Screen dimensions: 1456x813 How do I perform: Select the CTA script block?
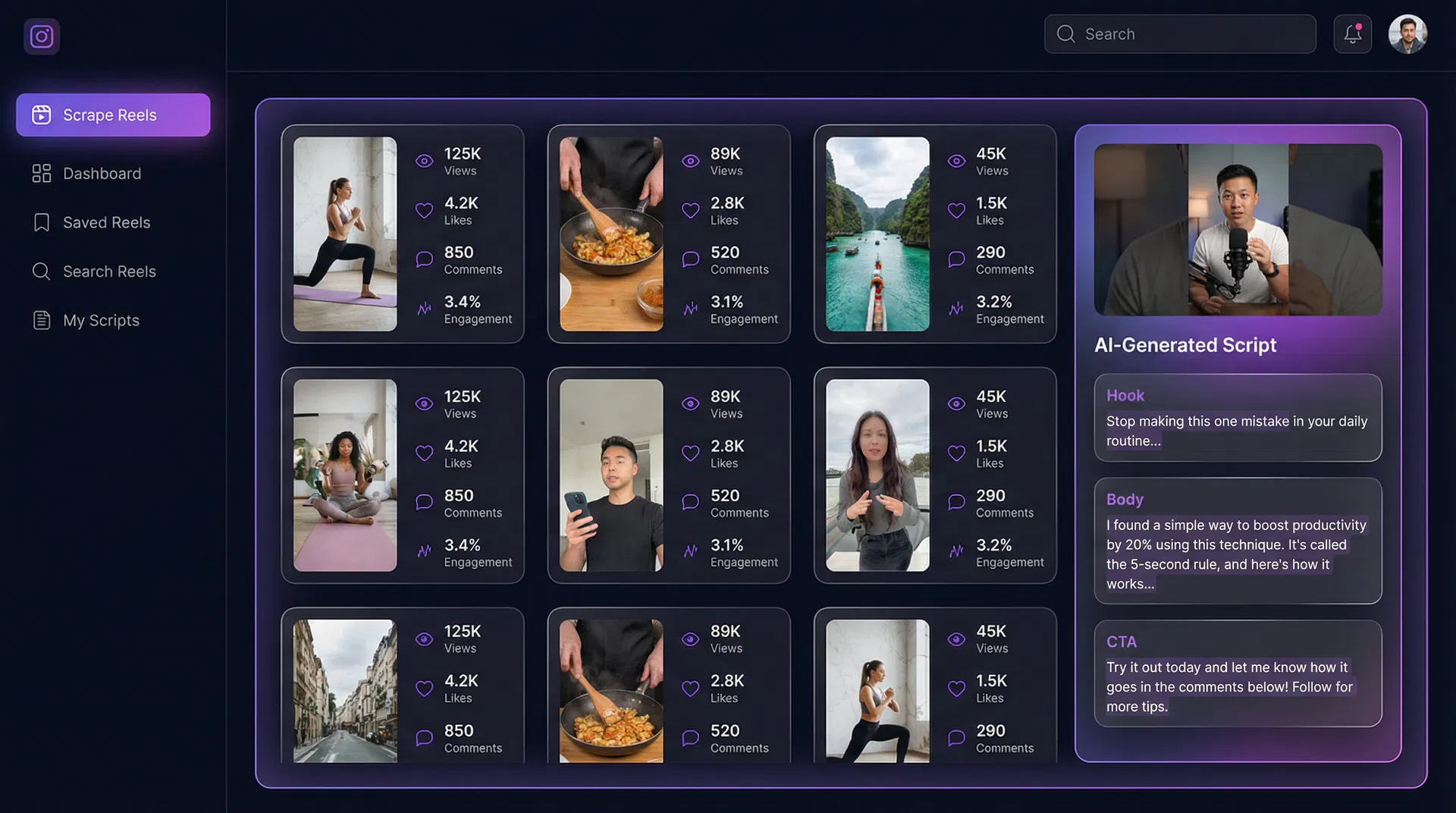(1237, 673)
